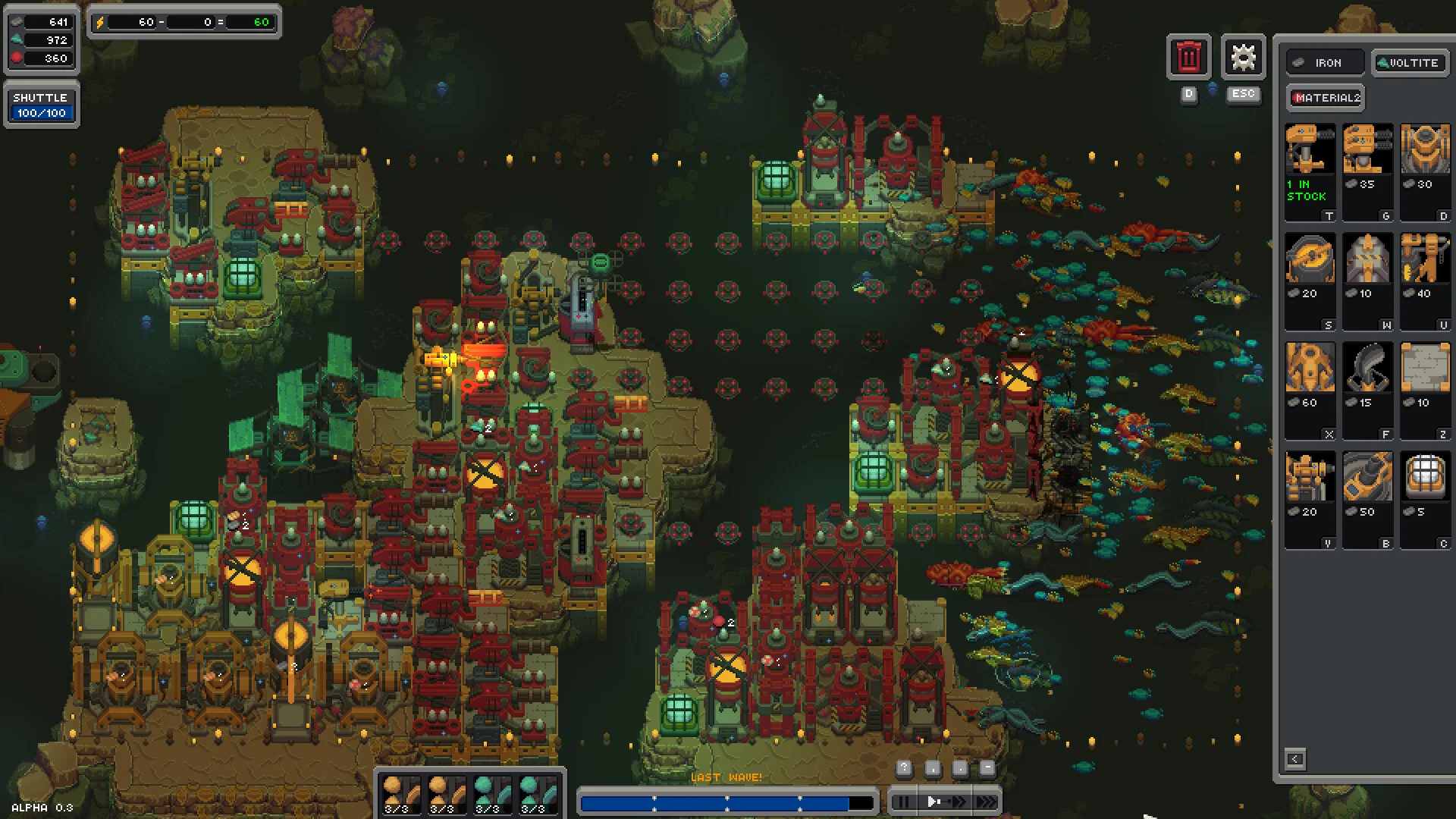1456x819 pixels.
Task: Activate the red trash can demolish tool
Action: point(1188,57)
